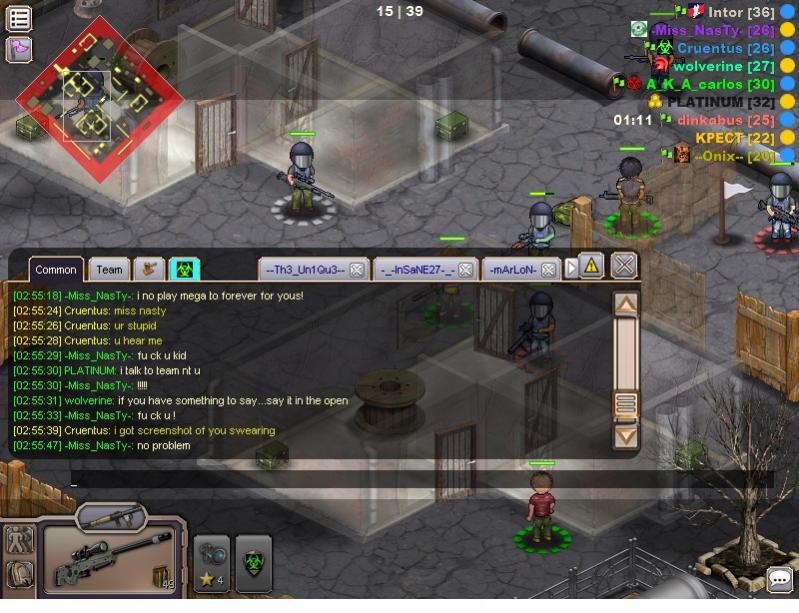Show more chat tabs with the arrow
Screen dimensions: 799x613
pos(572,269)
